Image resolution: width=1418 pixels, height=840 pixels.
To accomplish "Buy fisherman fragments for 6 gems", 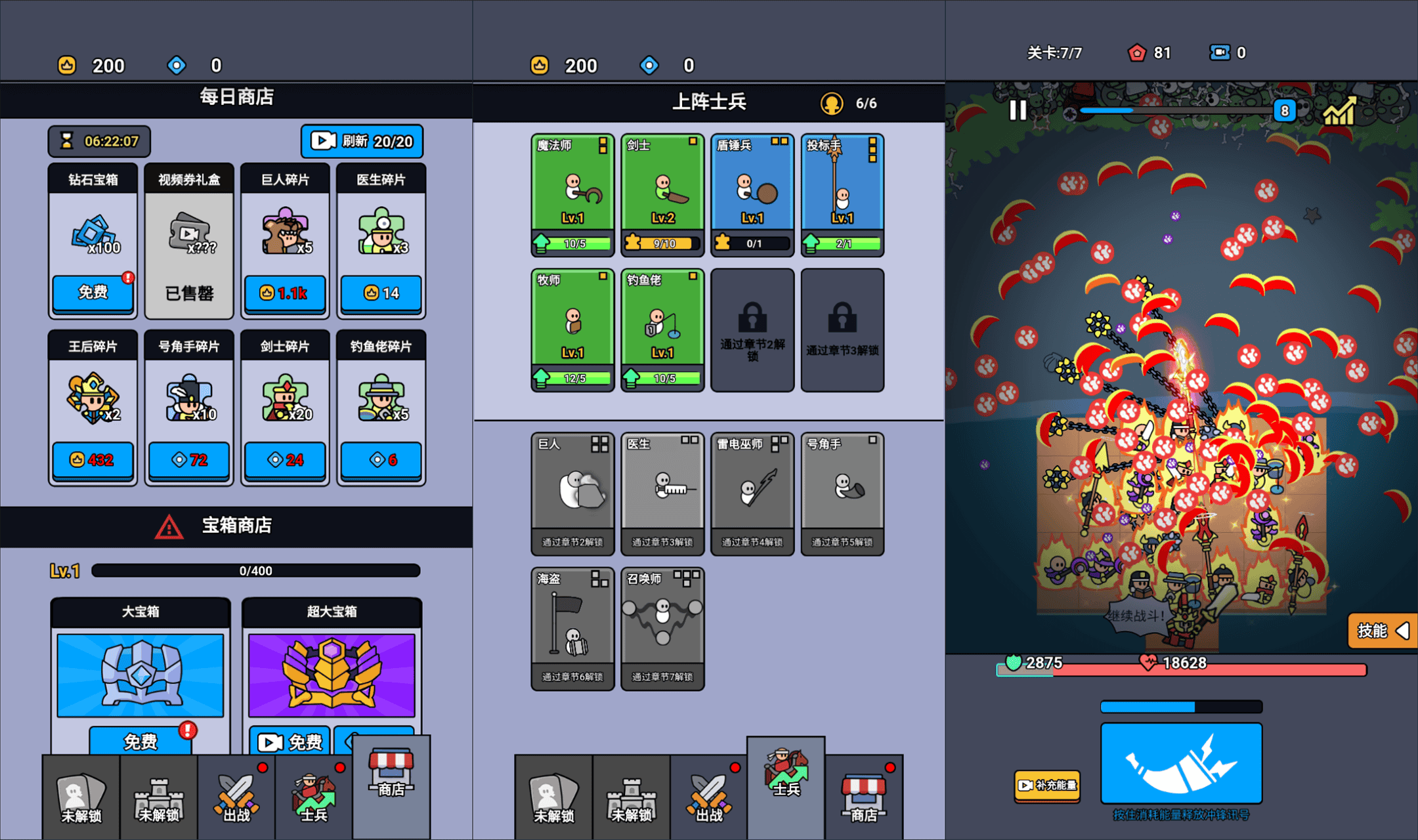I will 381,460.
